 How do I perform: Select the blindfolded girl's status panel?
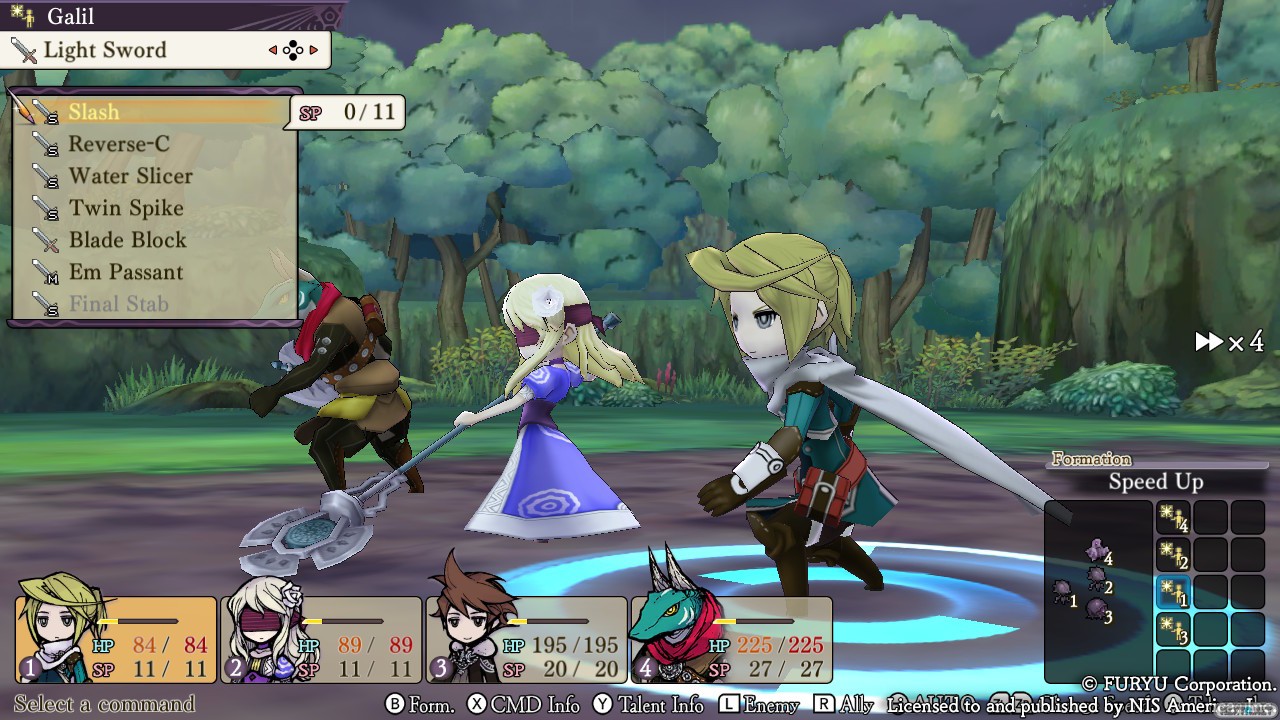coord(321,640)
